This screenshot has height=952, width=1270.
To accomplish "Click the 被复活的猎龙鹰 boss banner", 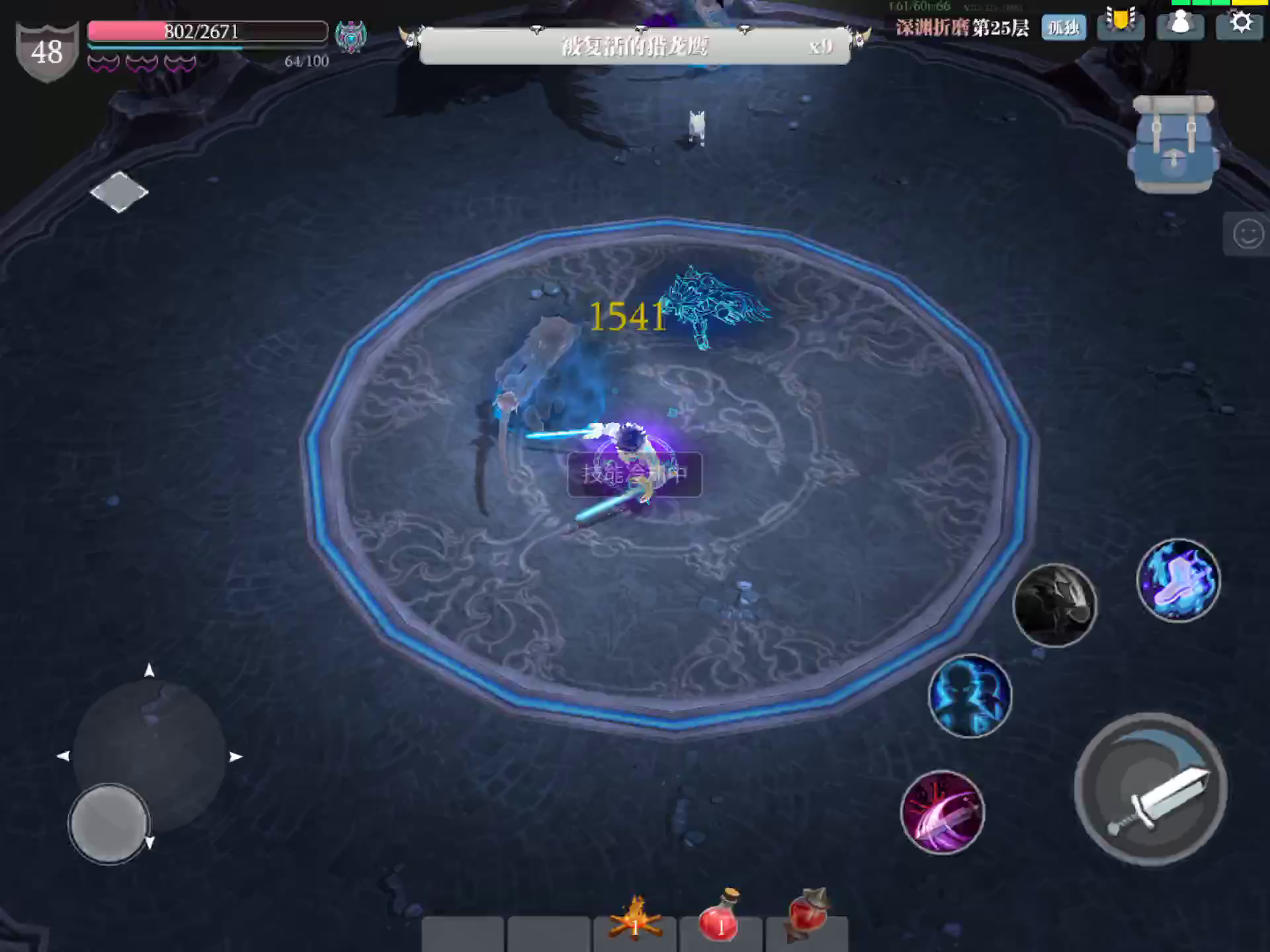I will [635, 48].
